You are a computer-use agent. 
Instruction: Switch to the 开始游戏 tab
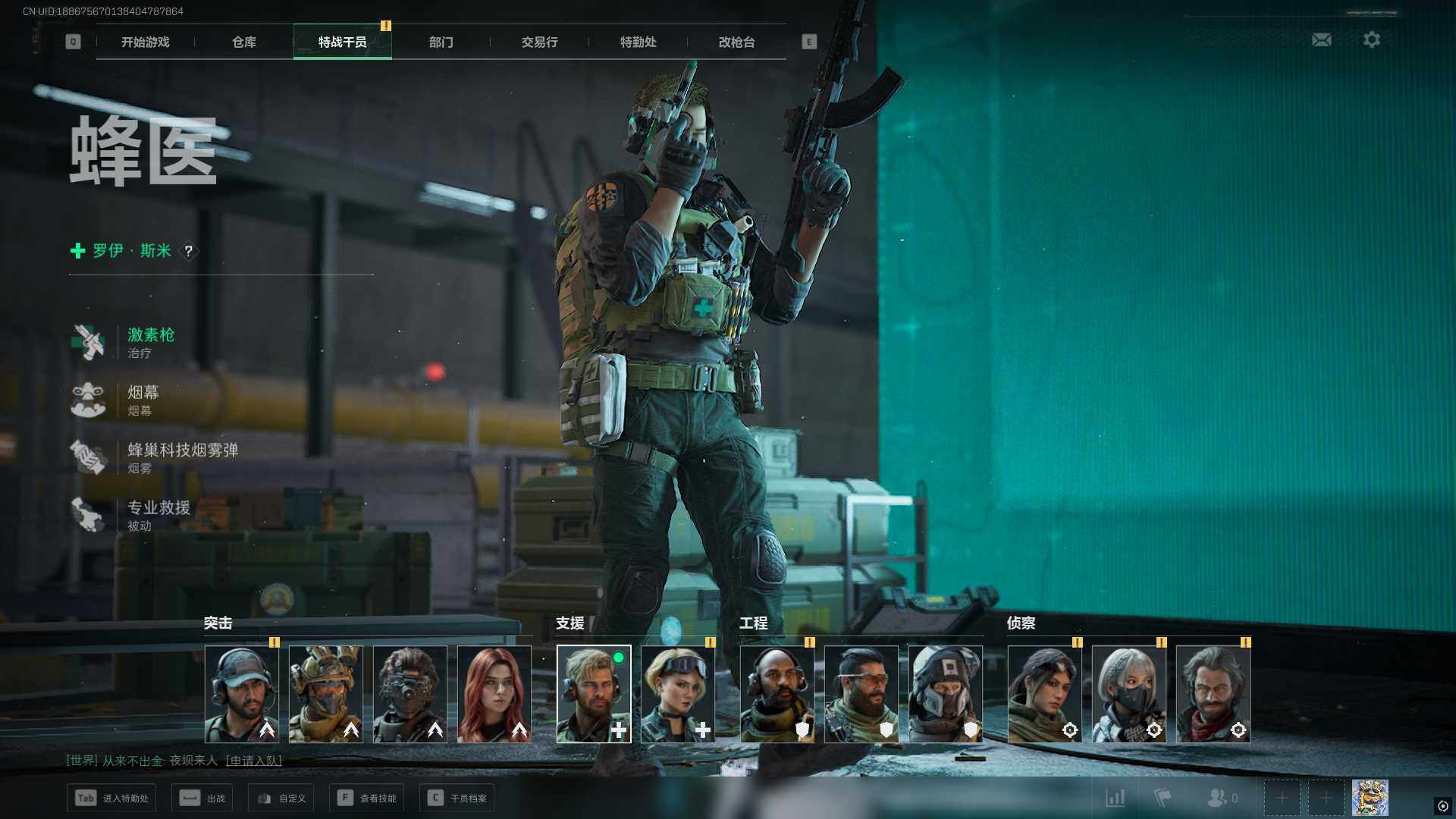coord(145,42)
